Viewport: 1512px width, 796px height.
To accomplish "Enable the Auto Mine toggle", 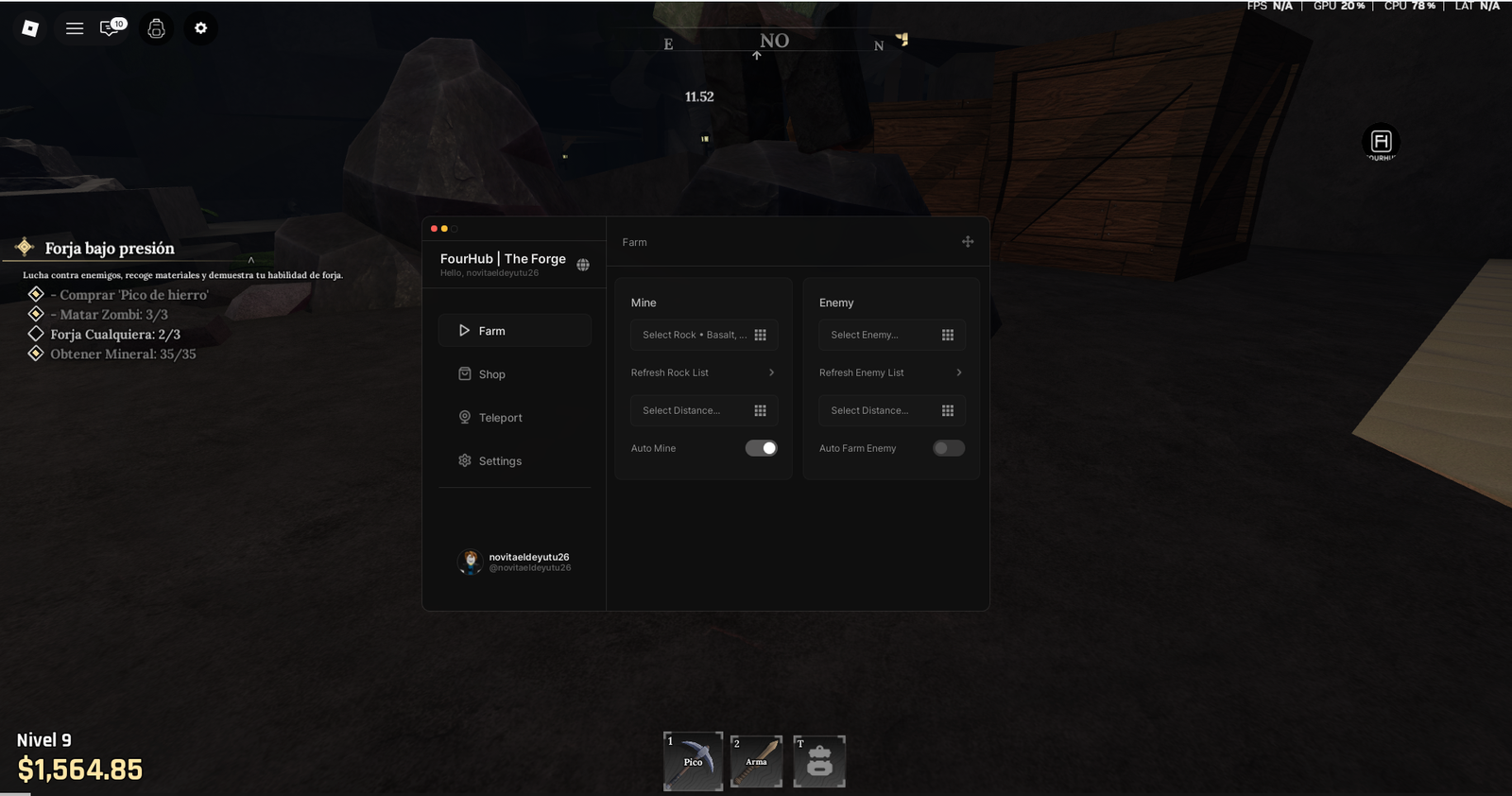I will coord(761,447).
